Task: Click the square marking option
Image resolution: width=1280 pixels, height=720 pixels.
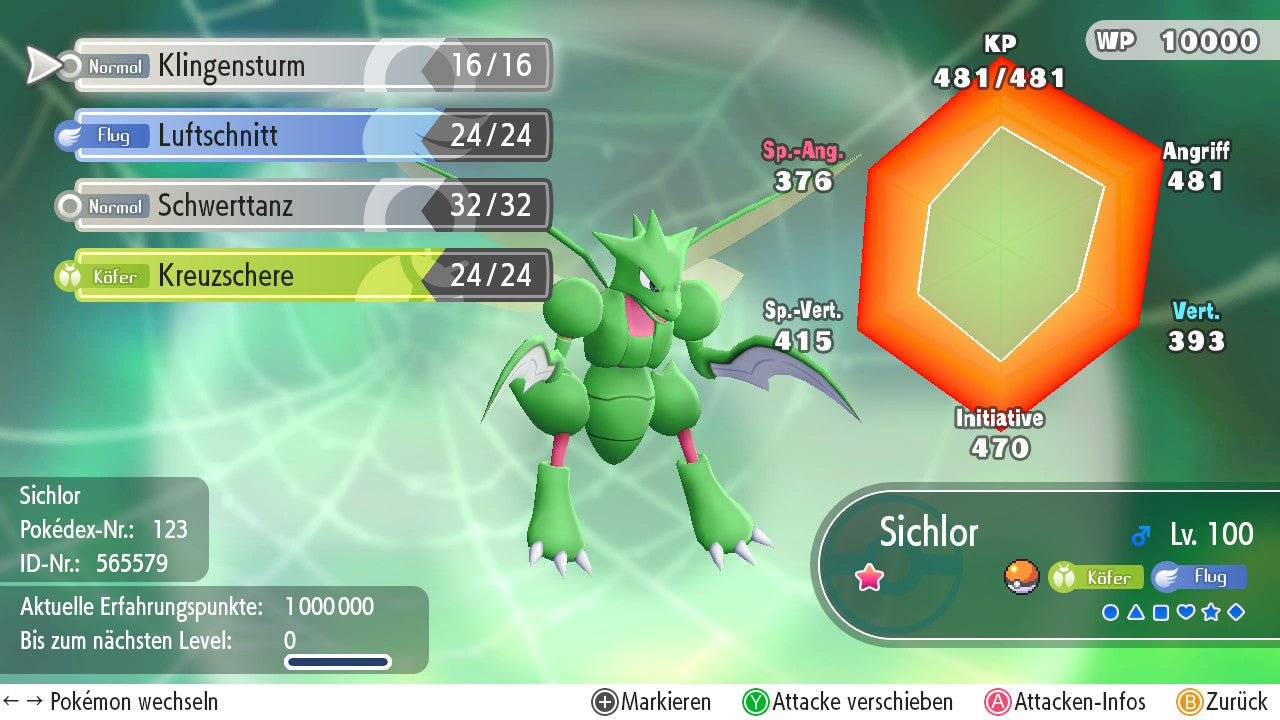Action: coord(1160,612)
